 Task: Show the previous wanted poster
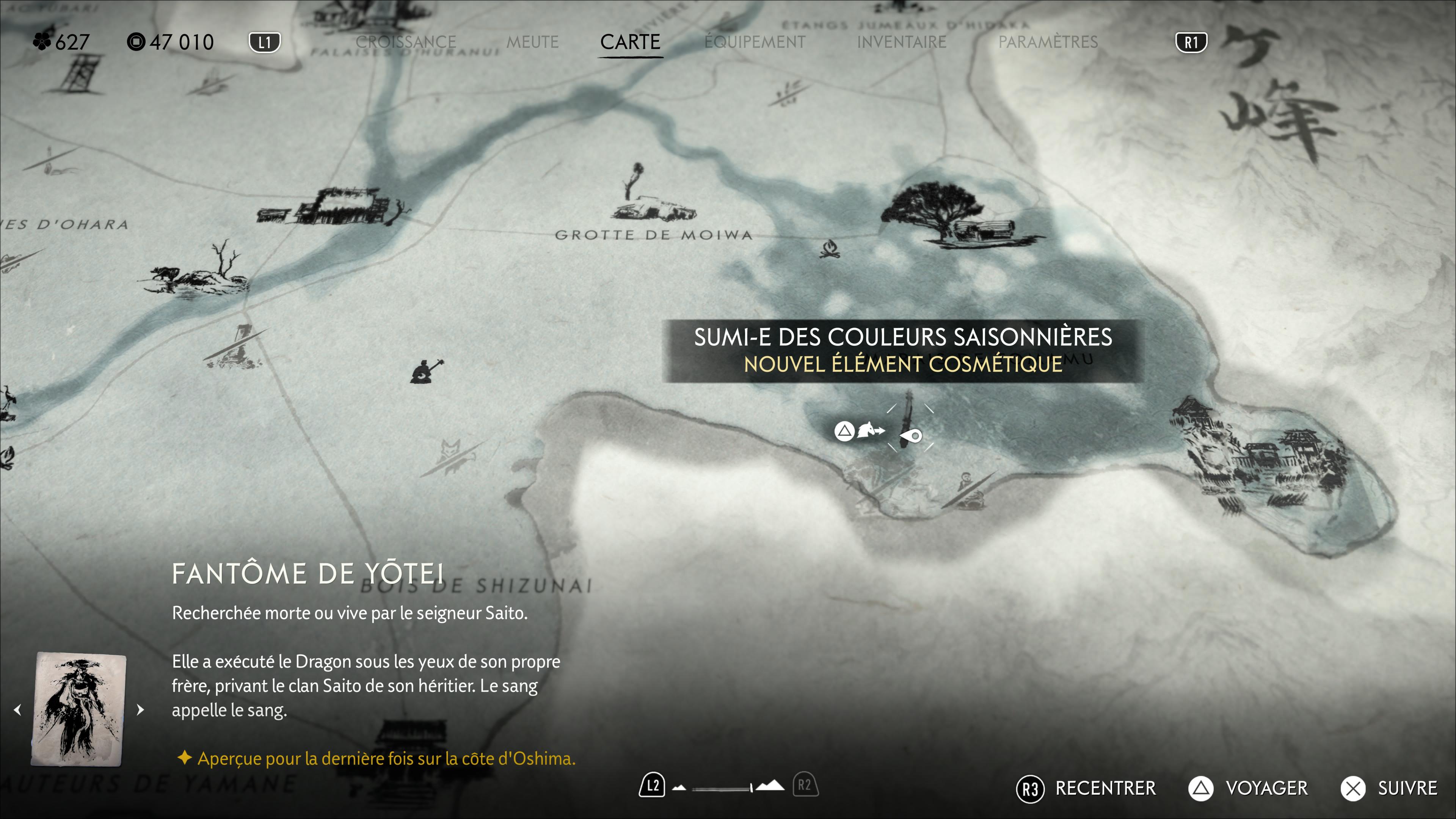pos(18,709)
